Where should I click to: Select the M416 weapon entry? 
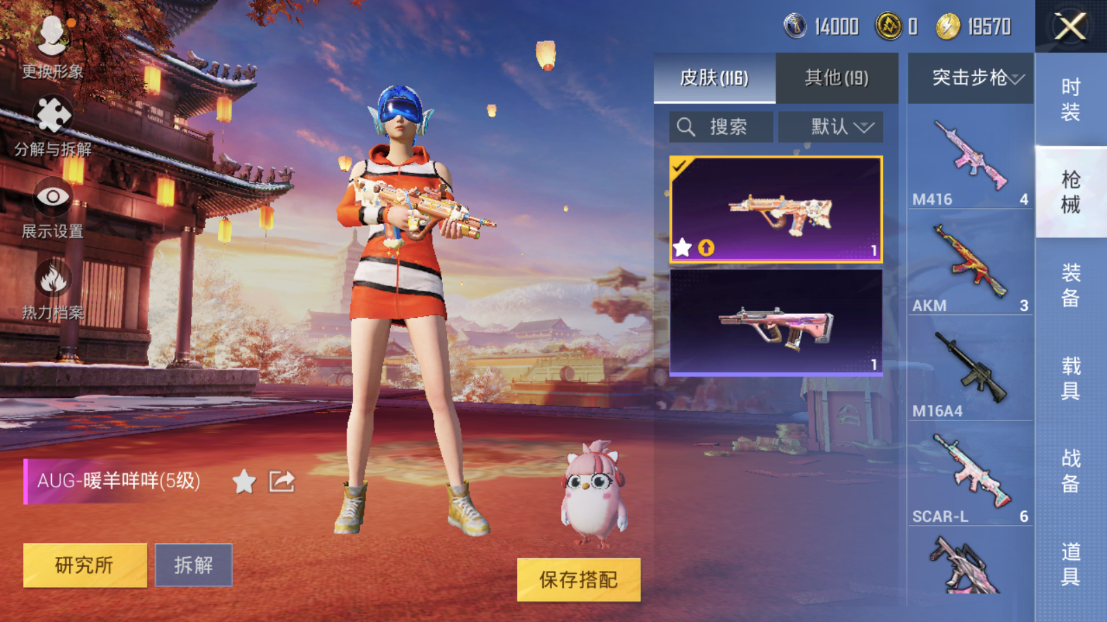click(969, 162)
